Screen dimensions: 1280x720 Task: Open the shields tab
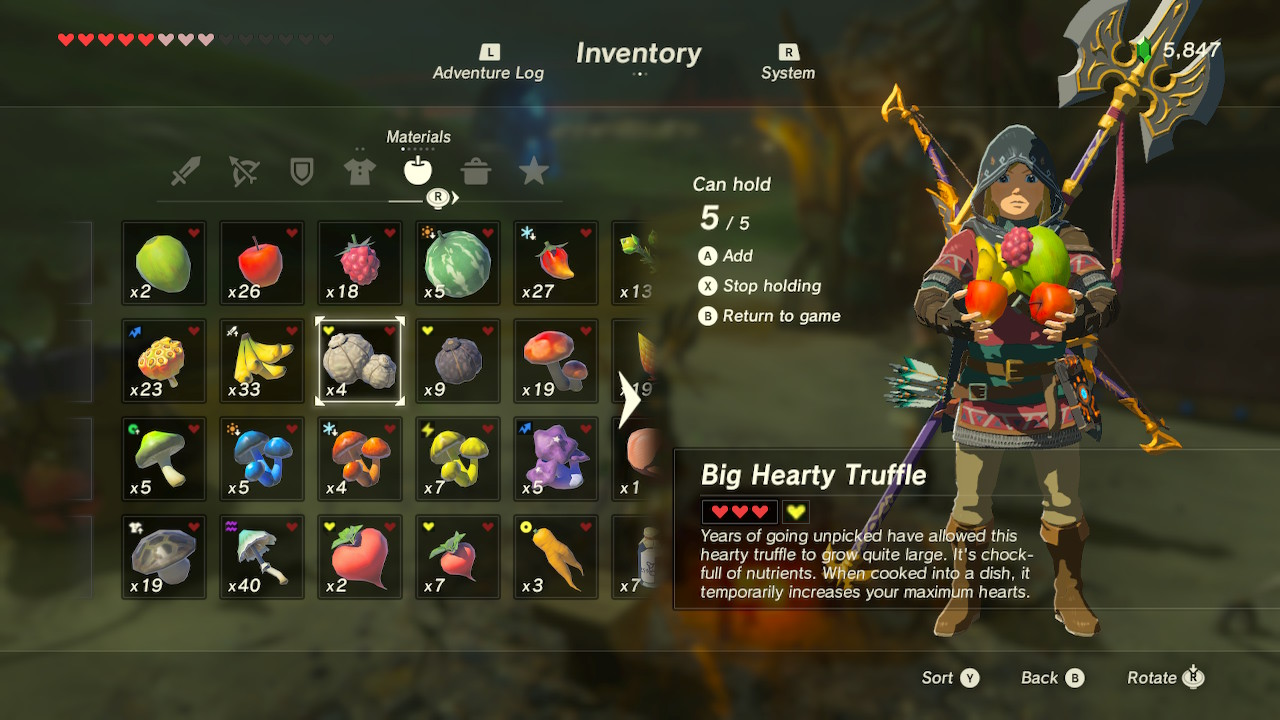pos(303,170)
